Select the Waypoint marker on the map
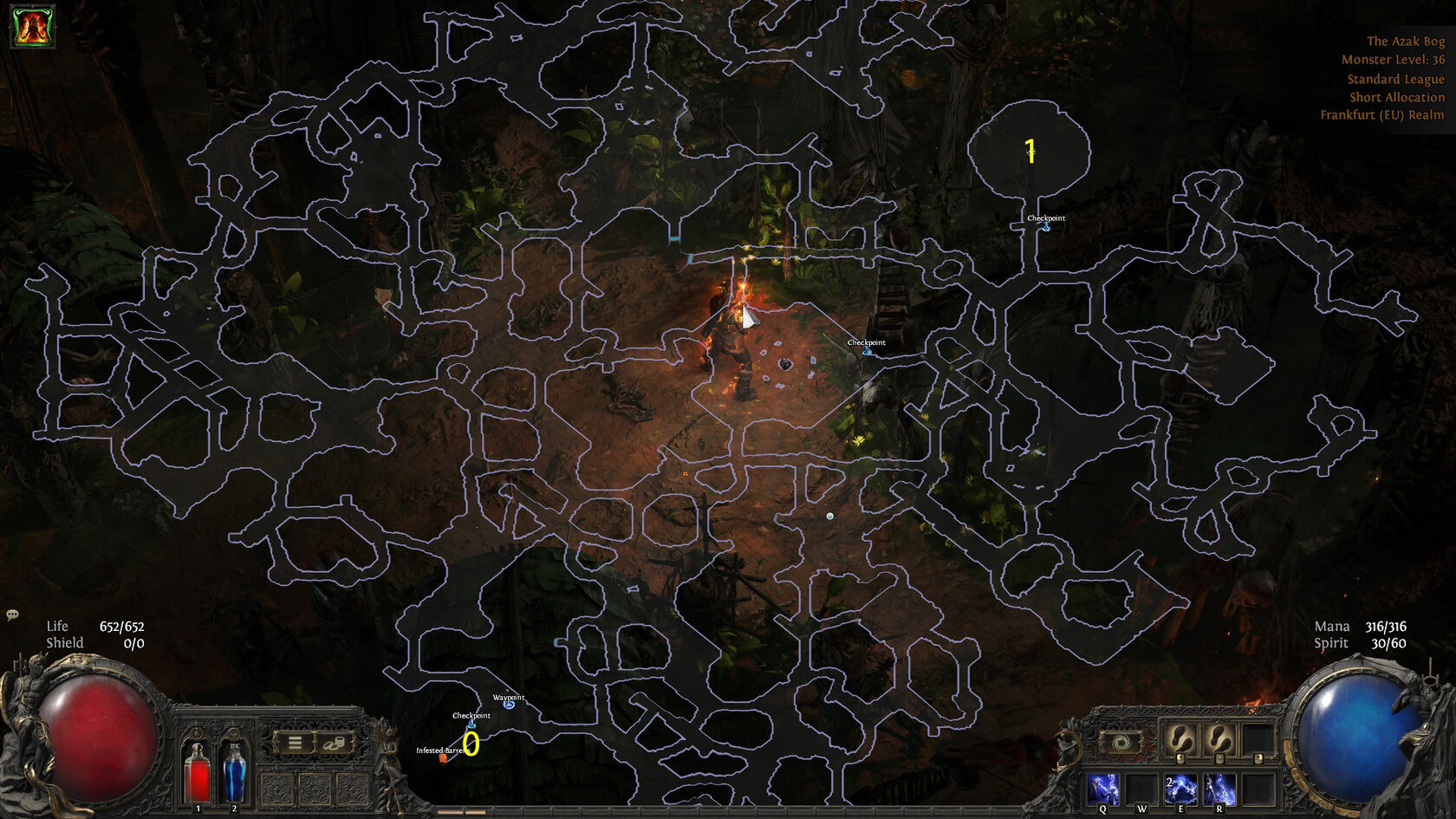The height and width of the screenshot is (819, 1456). [x=509, y=705]
